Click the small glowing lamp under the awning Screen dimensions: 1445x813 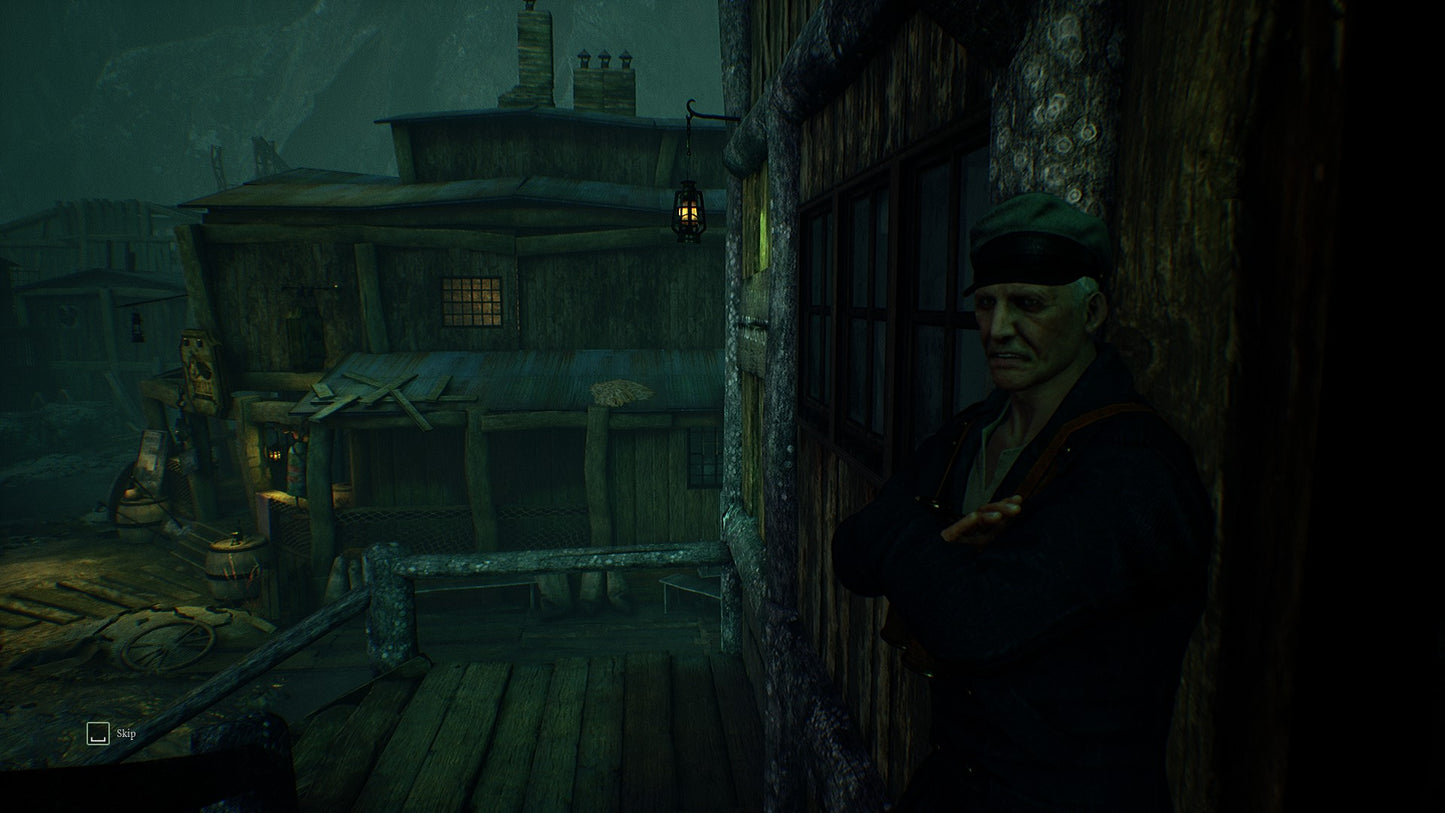click(277, 453)
